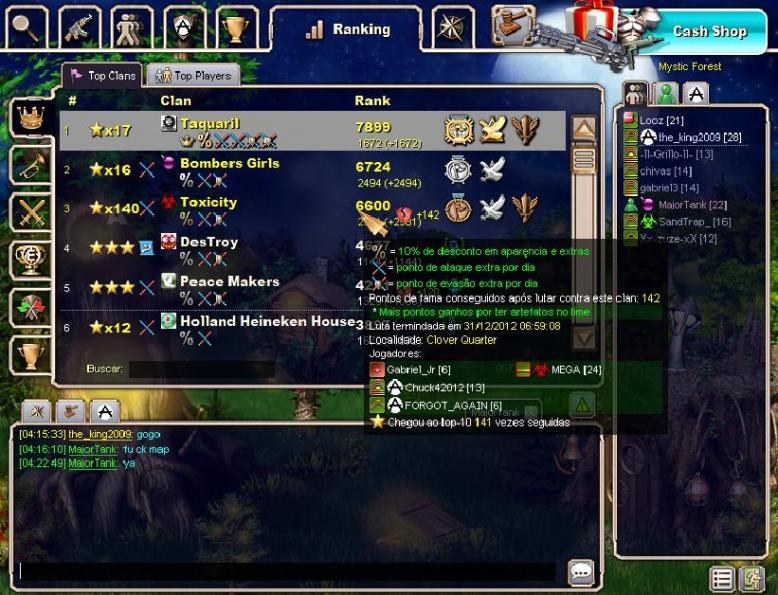Screen dimensions: 778x595
Task: Choose the trumpet ranking category
Action: pos(31,166)
